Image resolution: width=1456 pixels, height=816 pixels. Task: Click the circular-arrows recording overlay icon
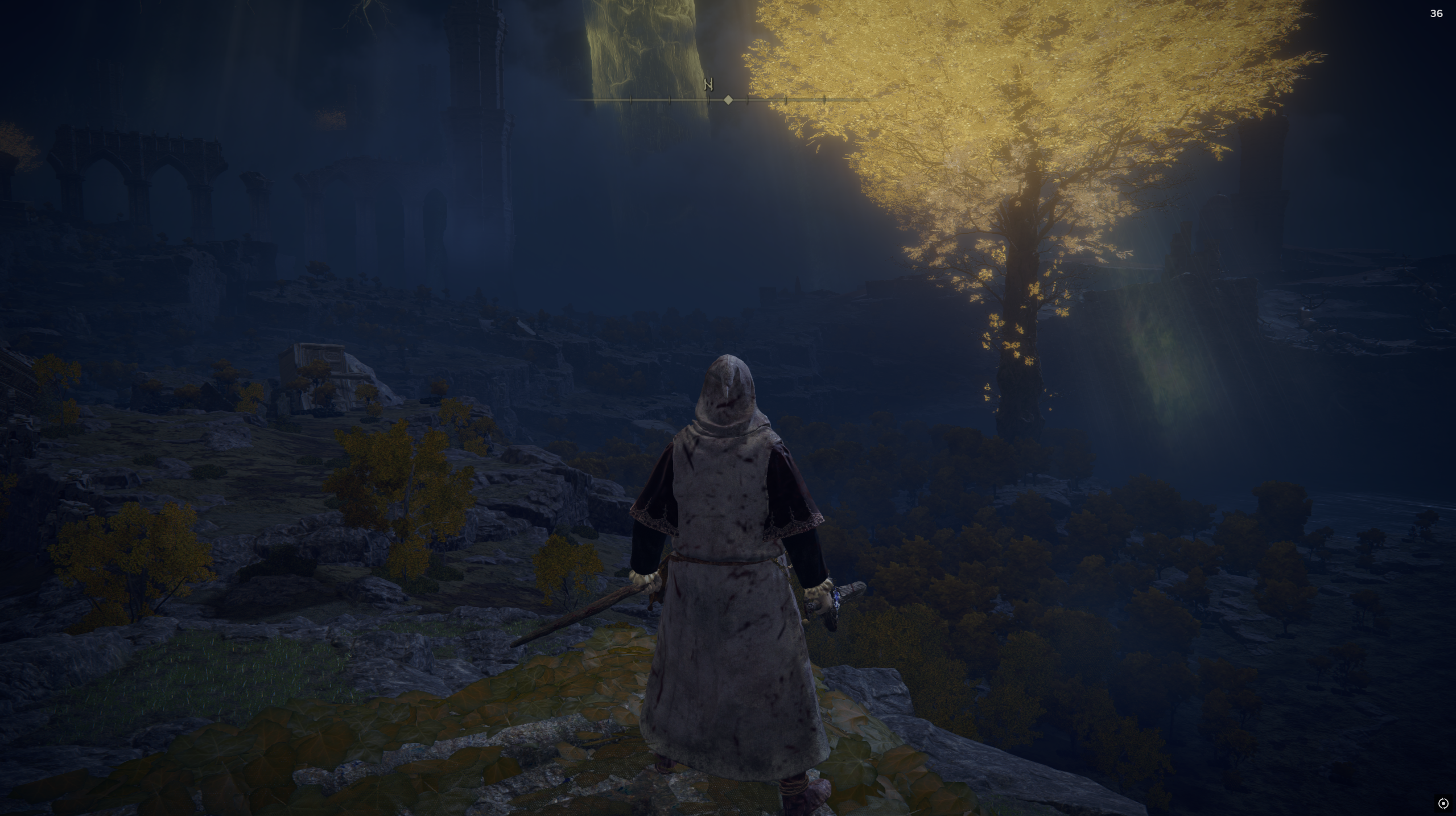pyautogui.click(x=1443, y=803)
